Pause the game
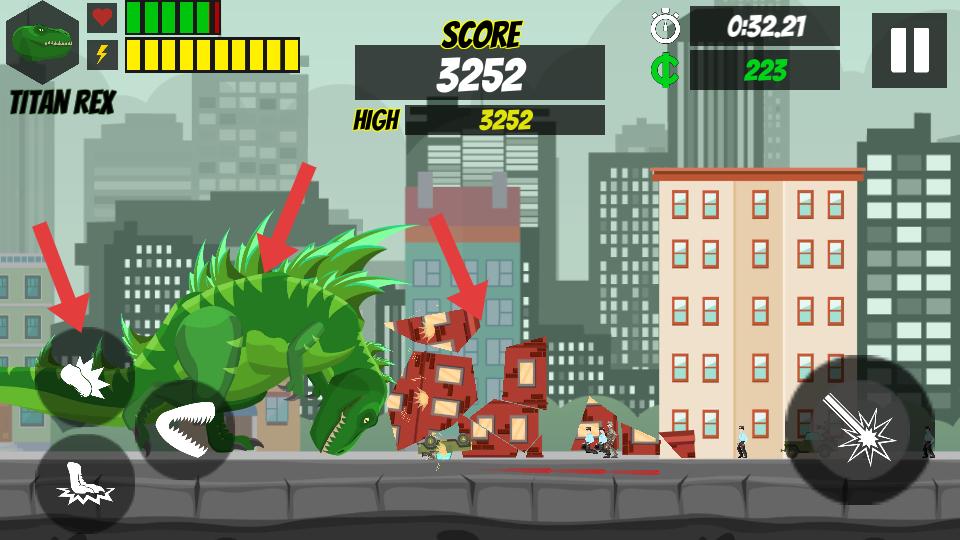Image resolution: width=960 pixels, height=540 pixels. point(909,50)
